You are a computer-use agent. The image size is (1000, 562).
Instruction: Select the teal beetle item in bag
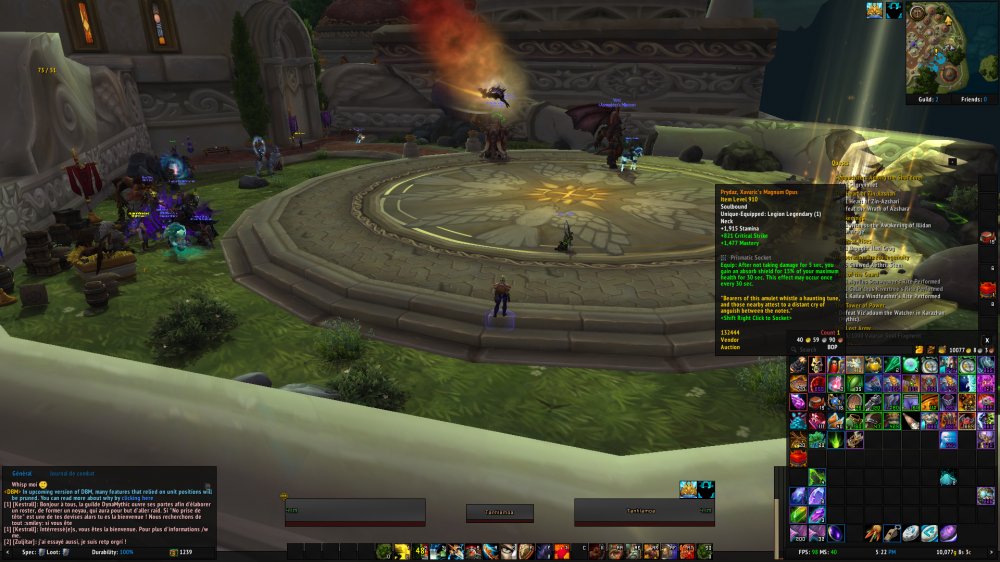tap(948, 478)
